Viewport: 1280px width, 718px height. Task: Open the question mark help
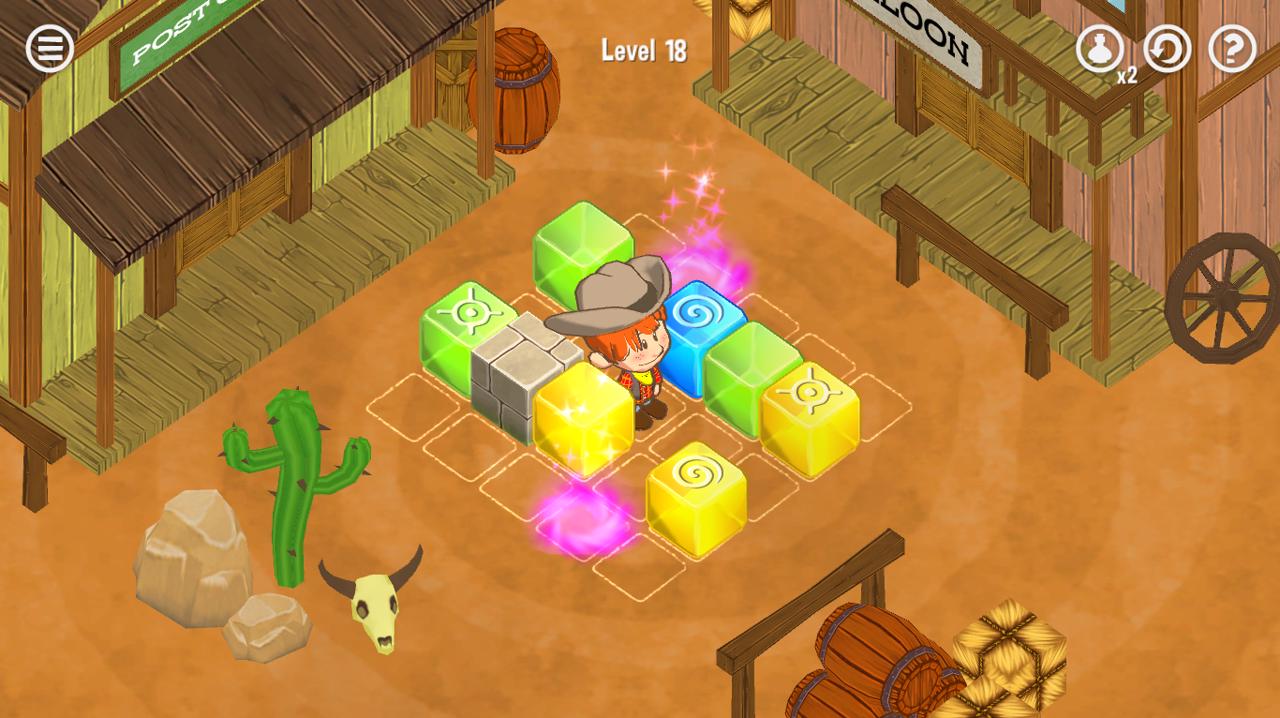[x=1232, y=48]
